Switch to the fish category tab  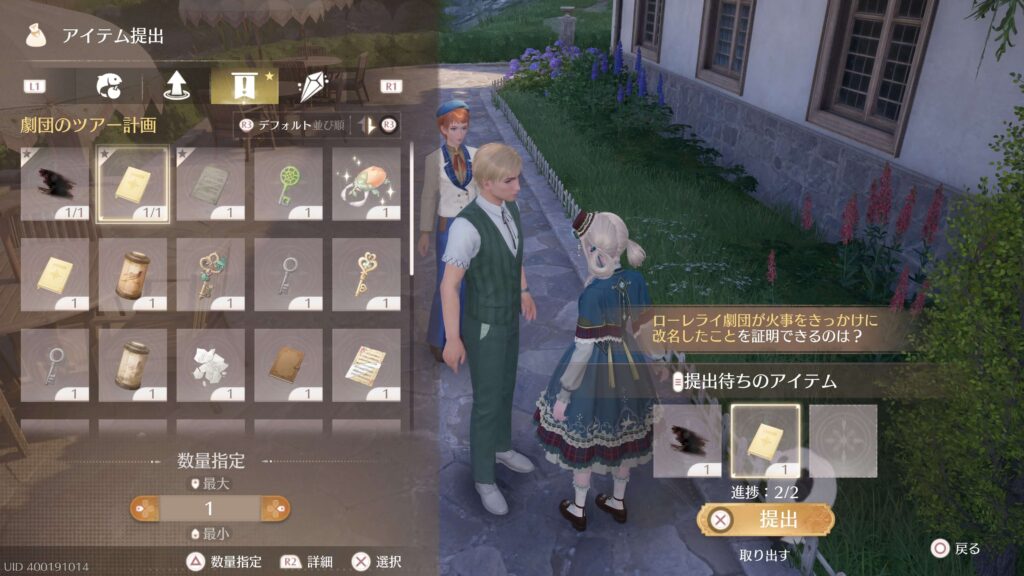point(108,86)
